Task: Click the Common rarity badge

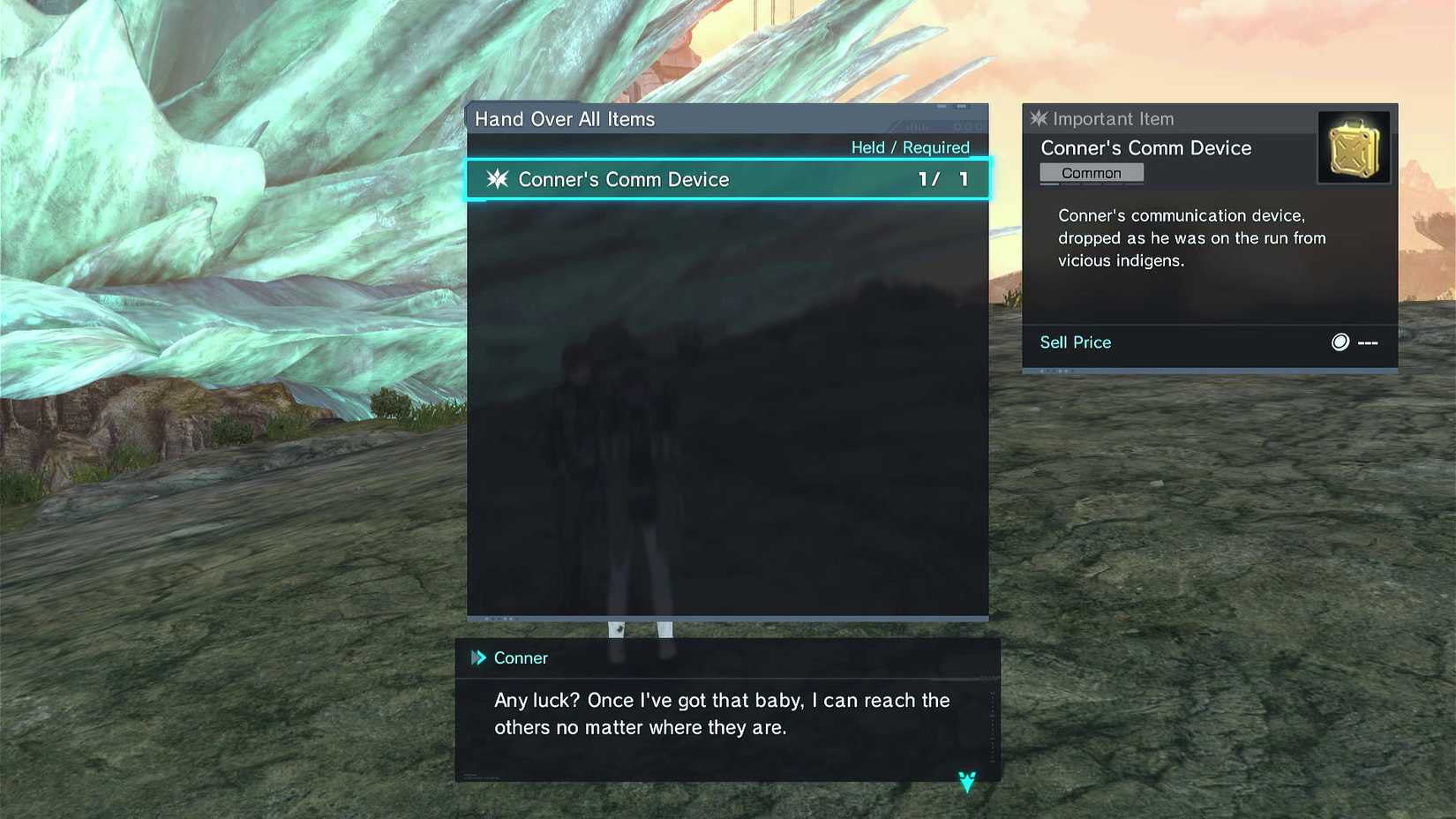Action: tap(1091, 173)
